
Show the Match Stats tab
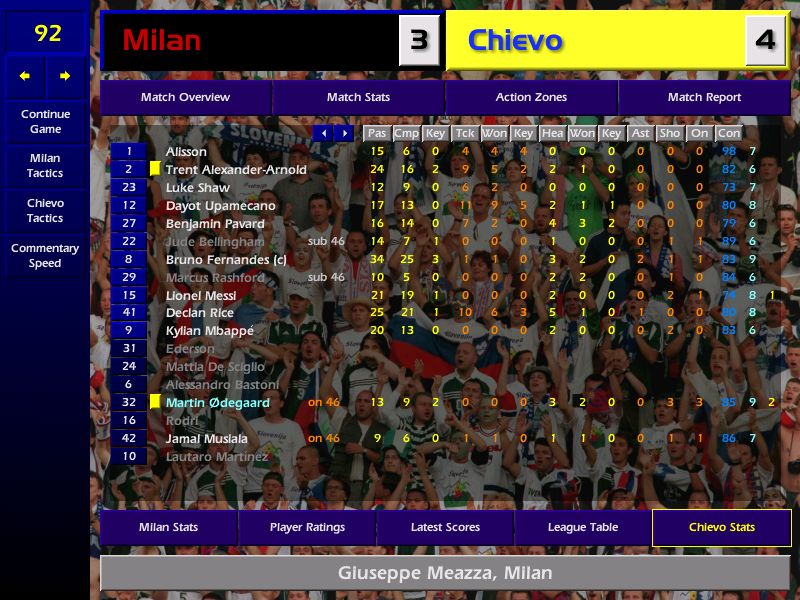coord(358,98)
